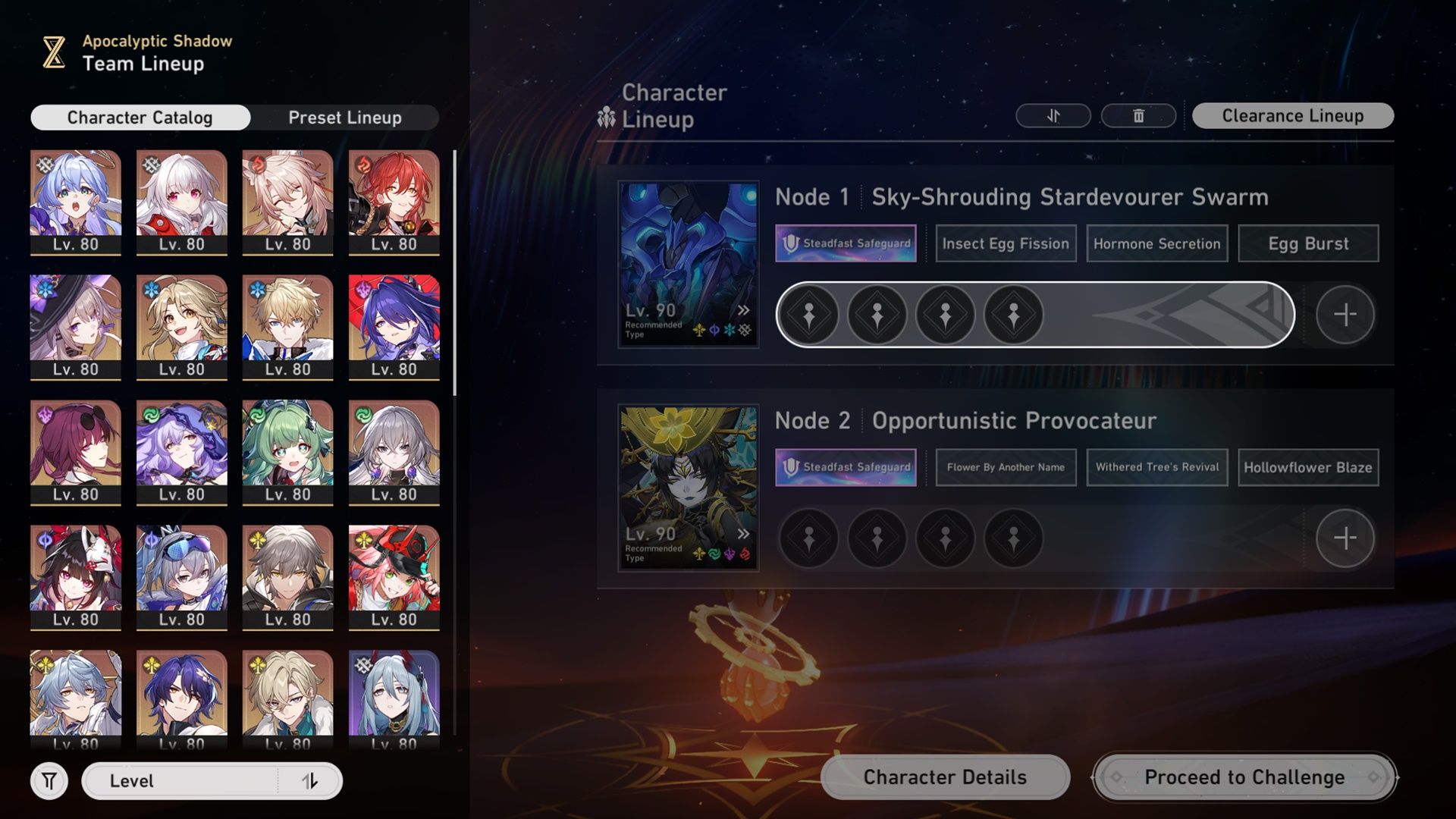Select the Character Catalog tab

tap(140, 118)
